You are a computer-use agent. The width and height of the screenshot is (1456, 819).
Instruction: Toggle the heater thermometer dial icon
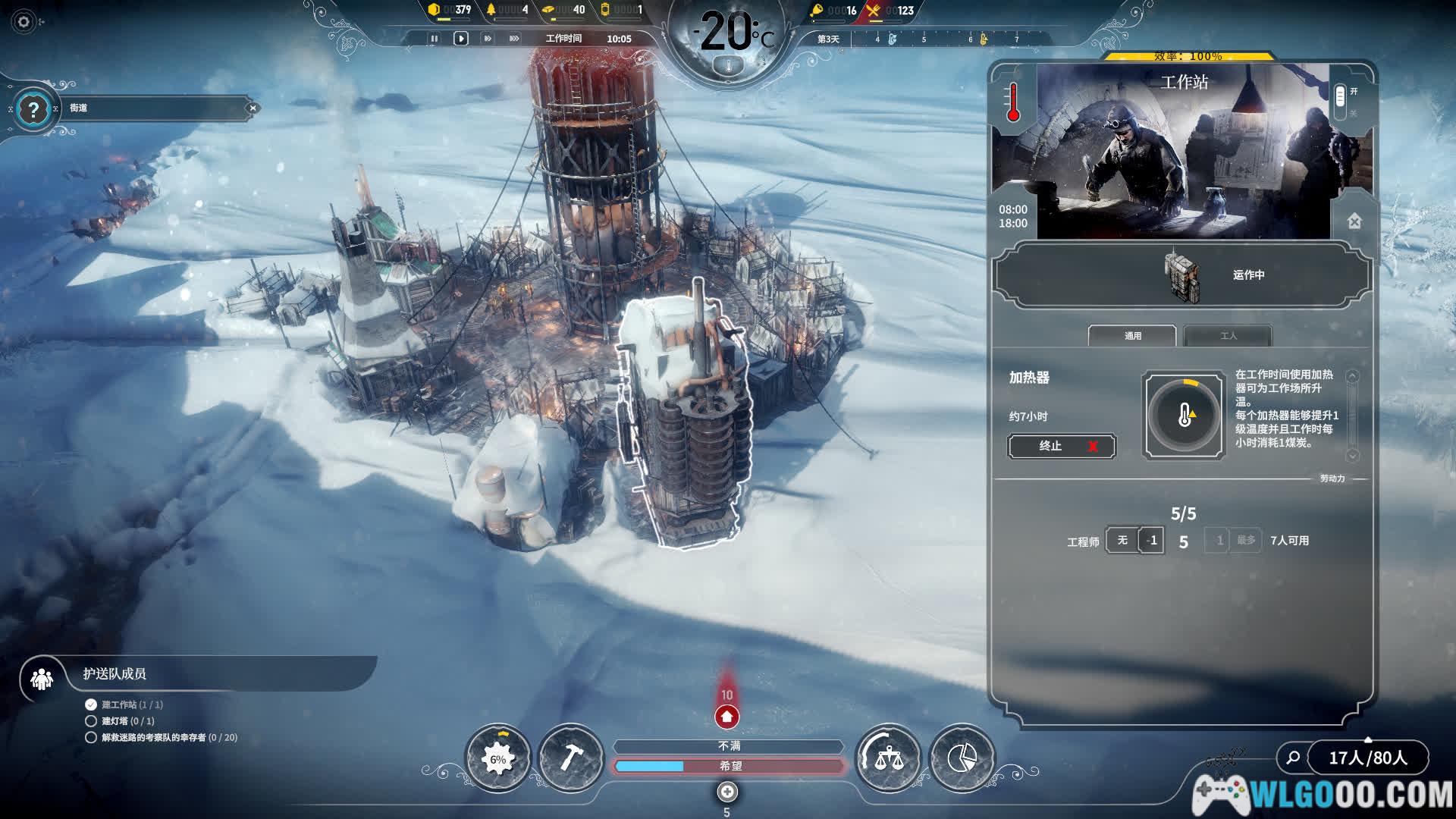(1183, 415)
